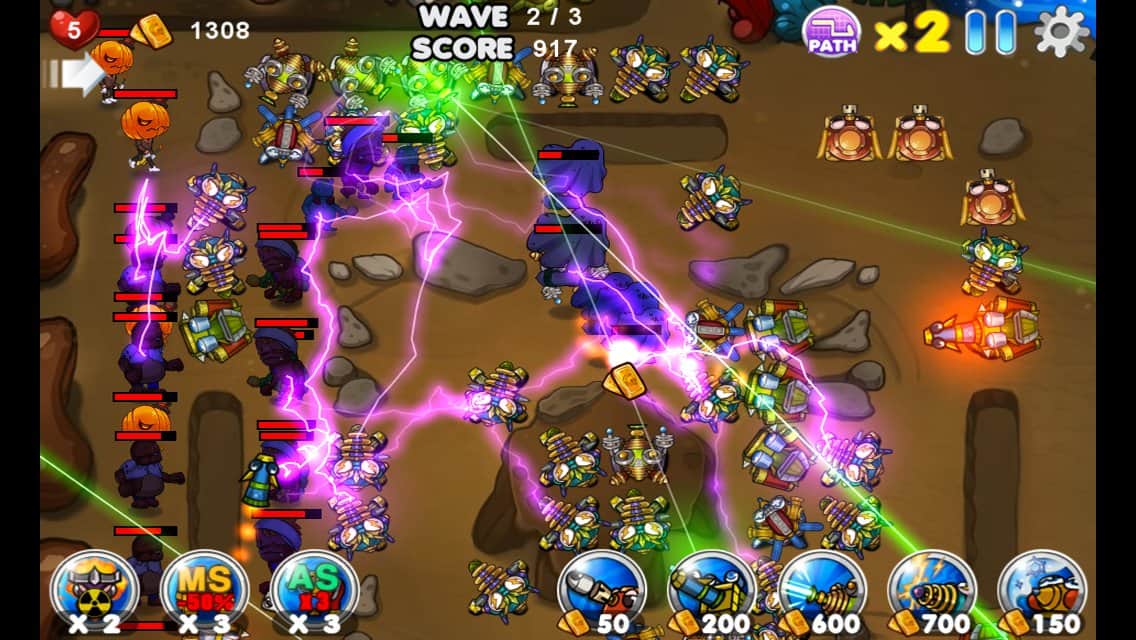The height and width of the screenshot is (640, 1136).
Task: Open the gear settings menu
Action: click(1061, 32)
